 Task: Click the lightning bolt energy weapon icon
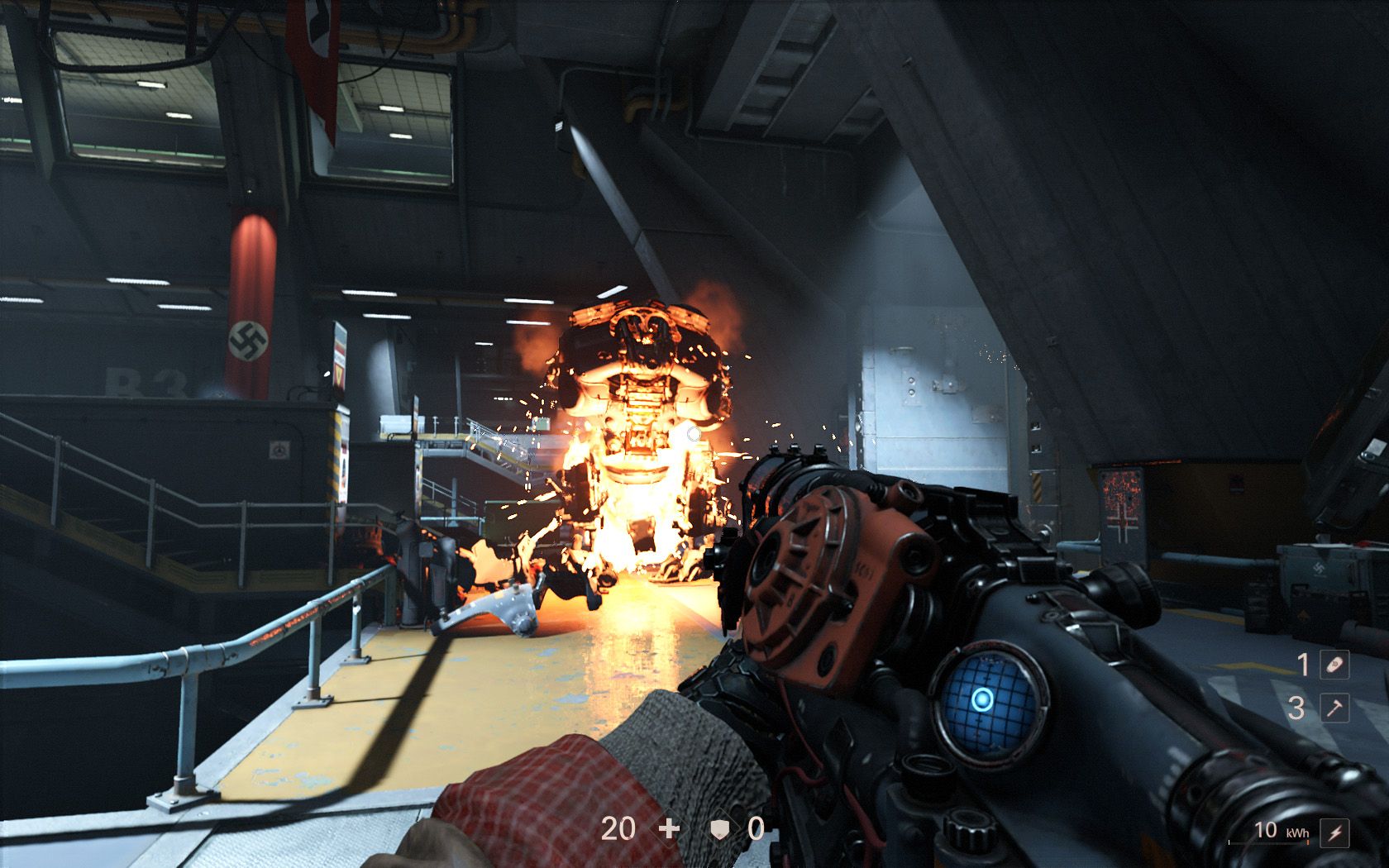point(1334,833)
